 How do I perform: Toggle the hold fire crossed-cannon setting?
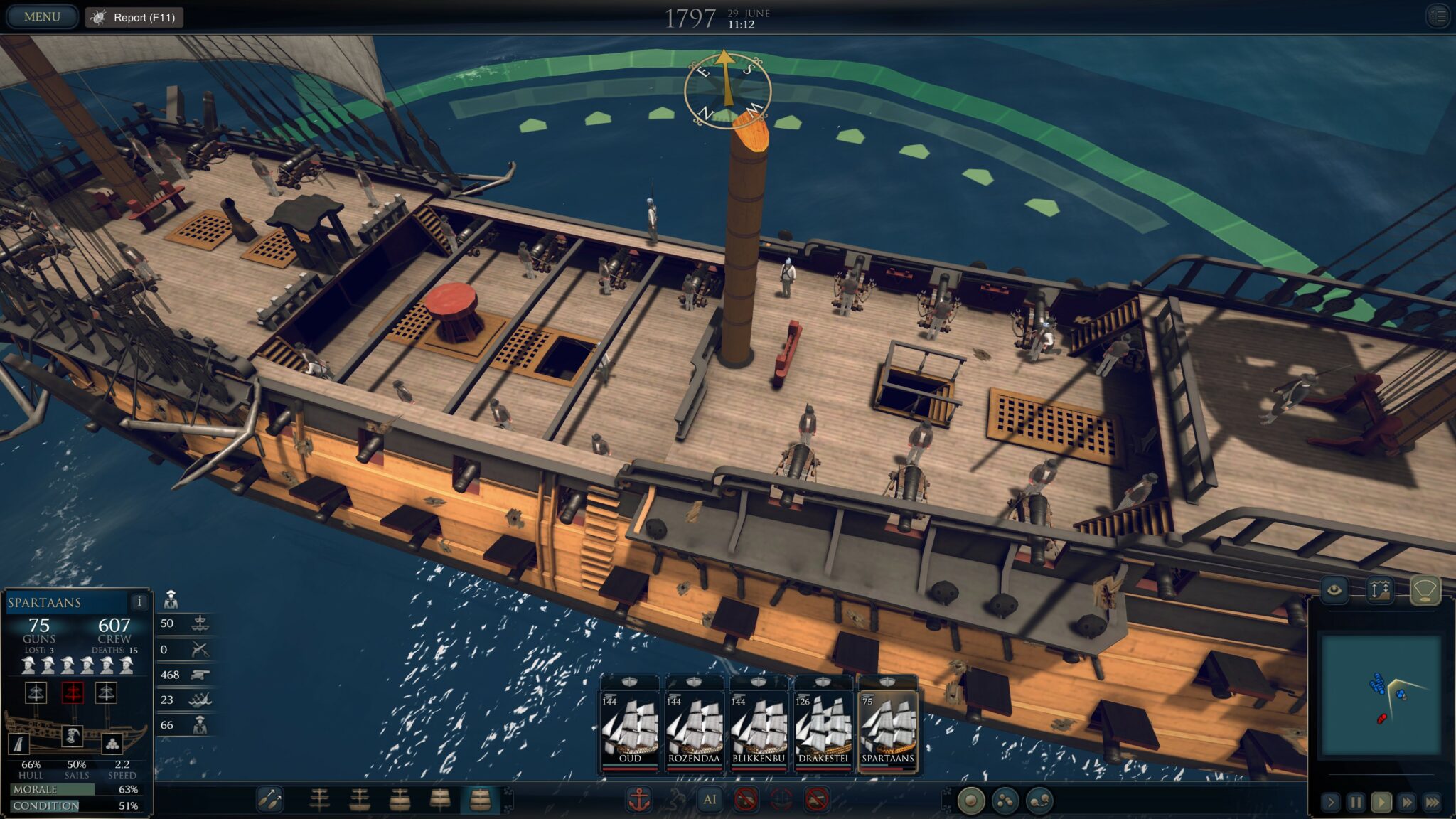click(x=745, y=798)
